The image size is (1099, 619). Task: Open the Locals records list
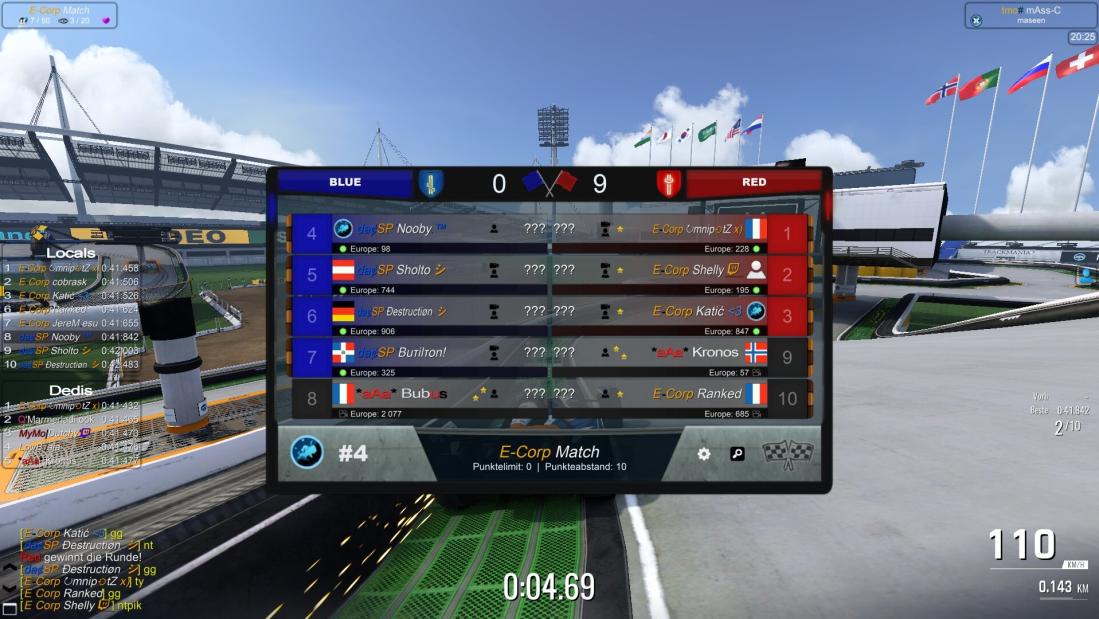point(70,254)
